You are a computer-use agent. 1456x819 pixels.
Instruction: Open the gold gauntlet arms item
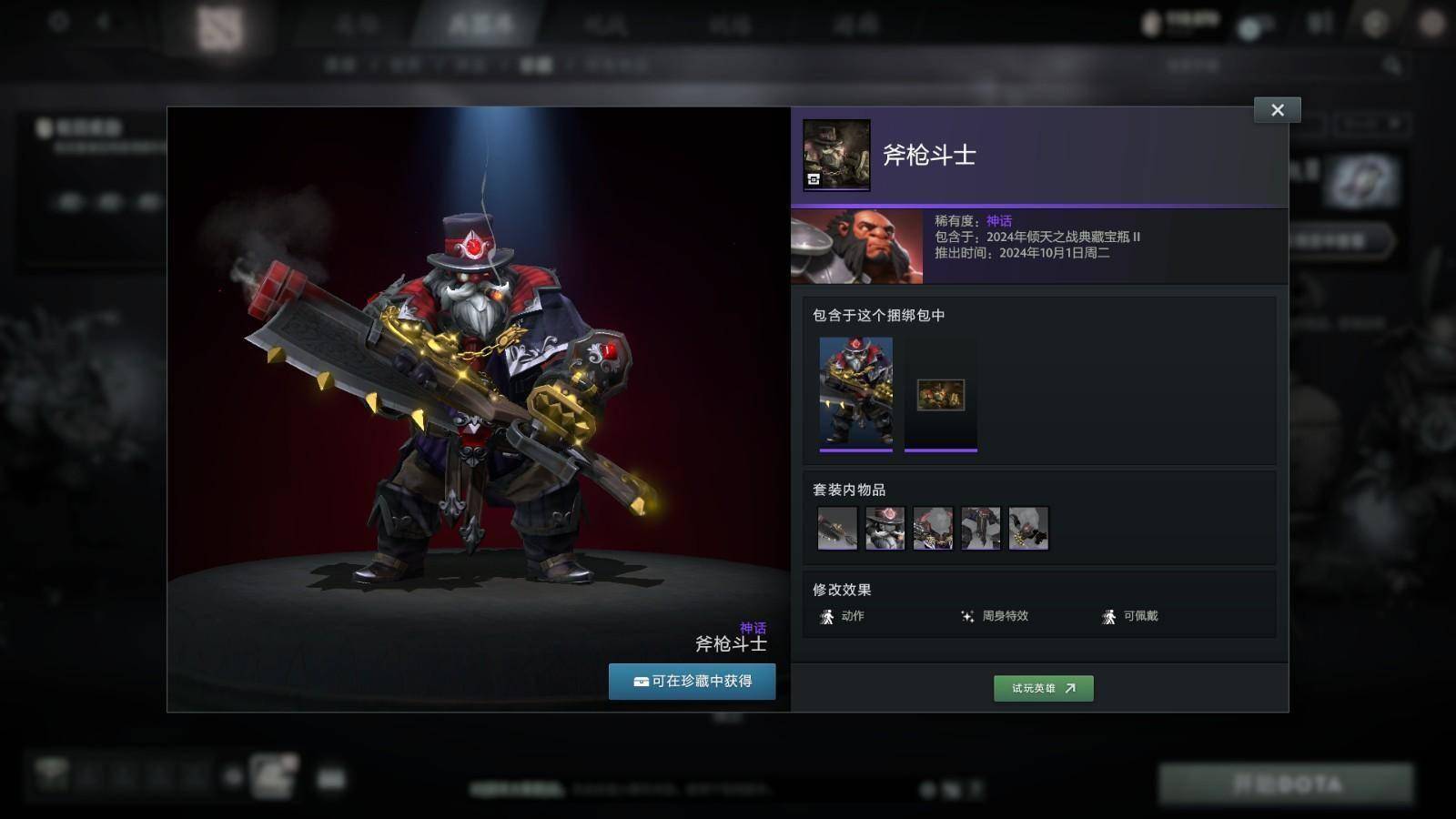[x=1028, y=528]
